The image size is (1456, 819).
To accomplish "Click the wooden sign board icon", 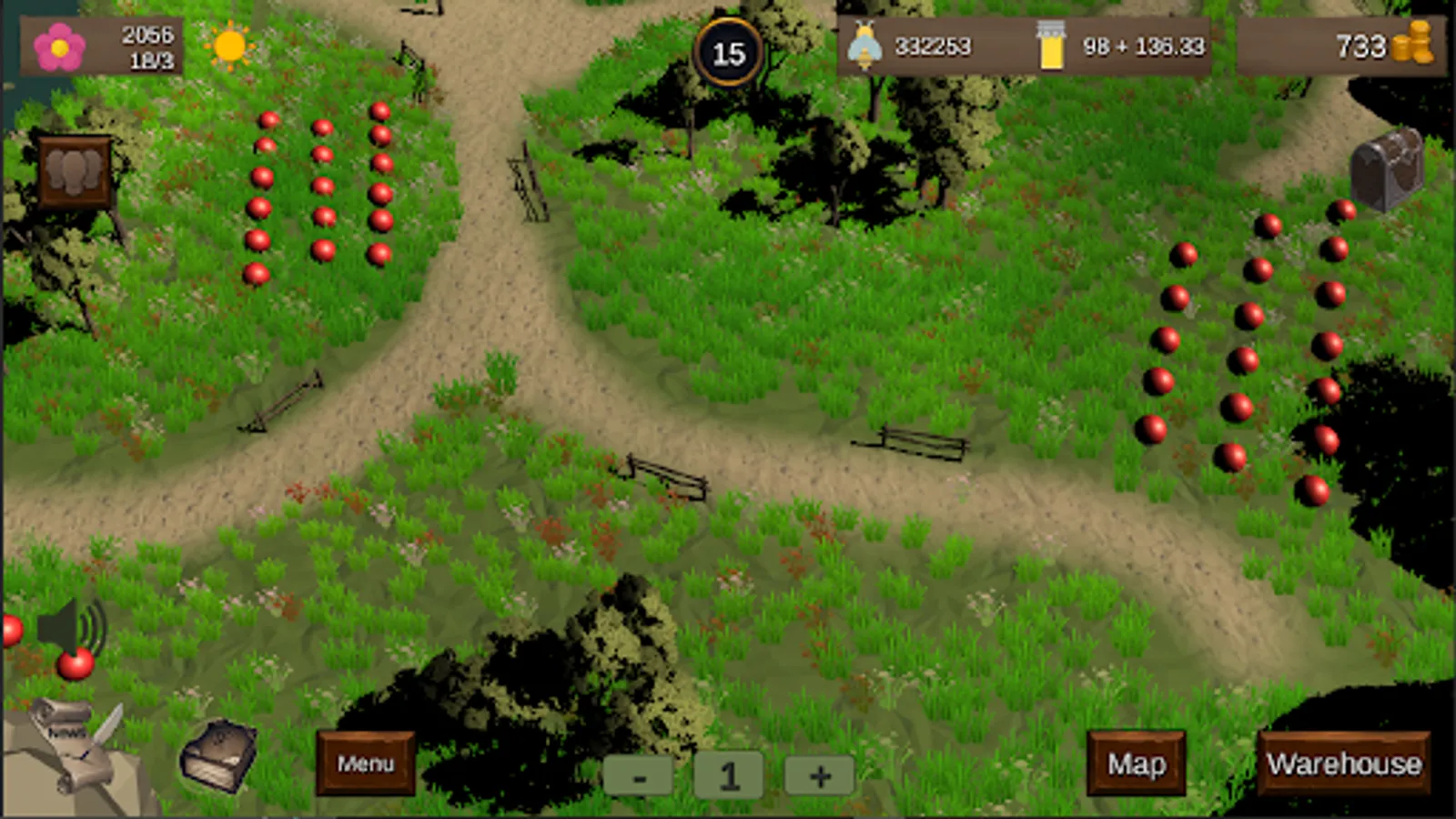I will [75, 173].
